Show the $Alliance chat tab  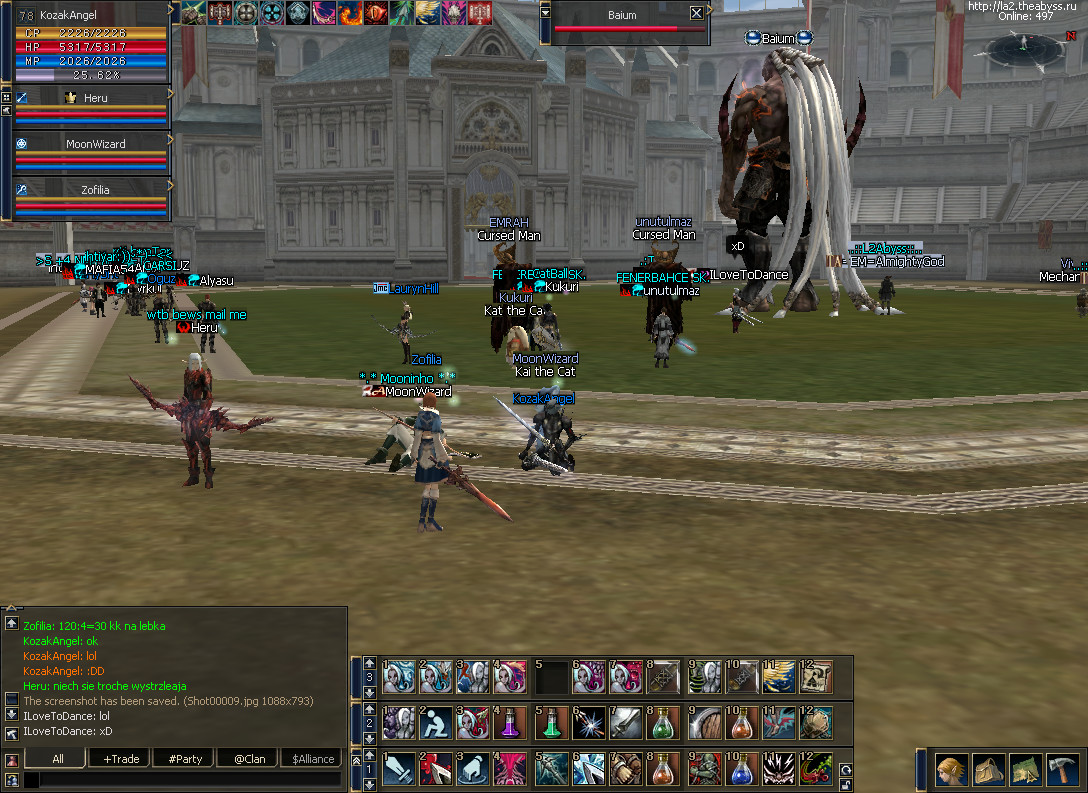click(313, 759)
